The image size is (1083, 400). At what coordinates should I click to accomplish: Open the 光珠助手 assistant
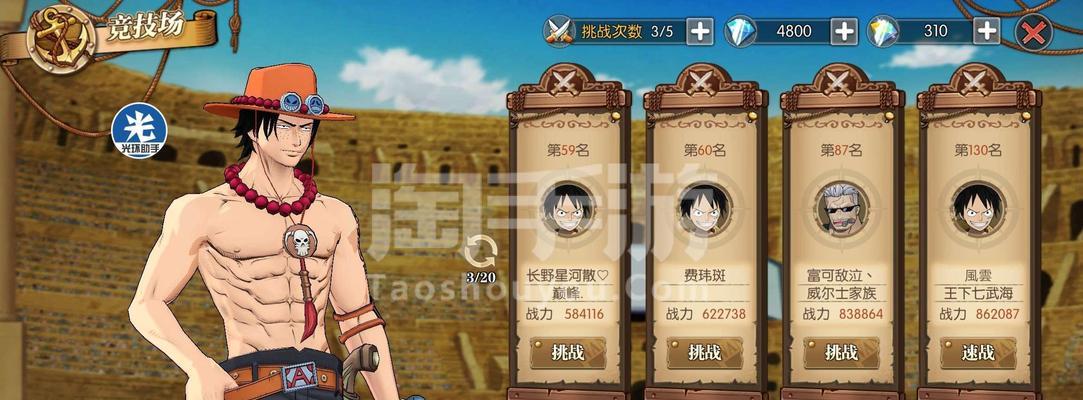[137, 131]
